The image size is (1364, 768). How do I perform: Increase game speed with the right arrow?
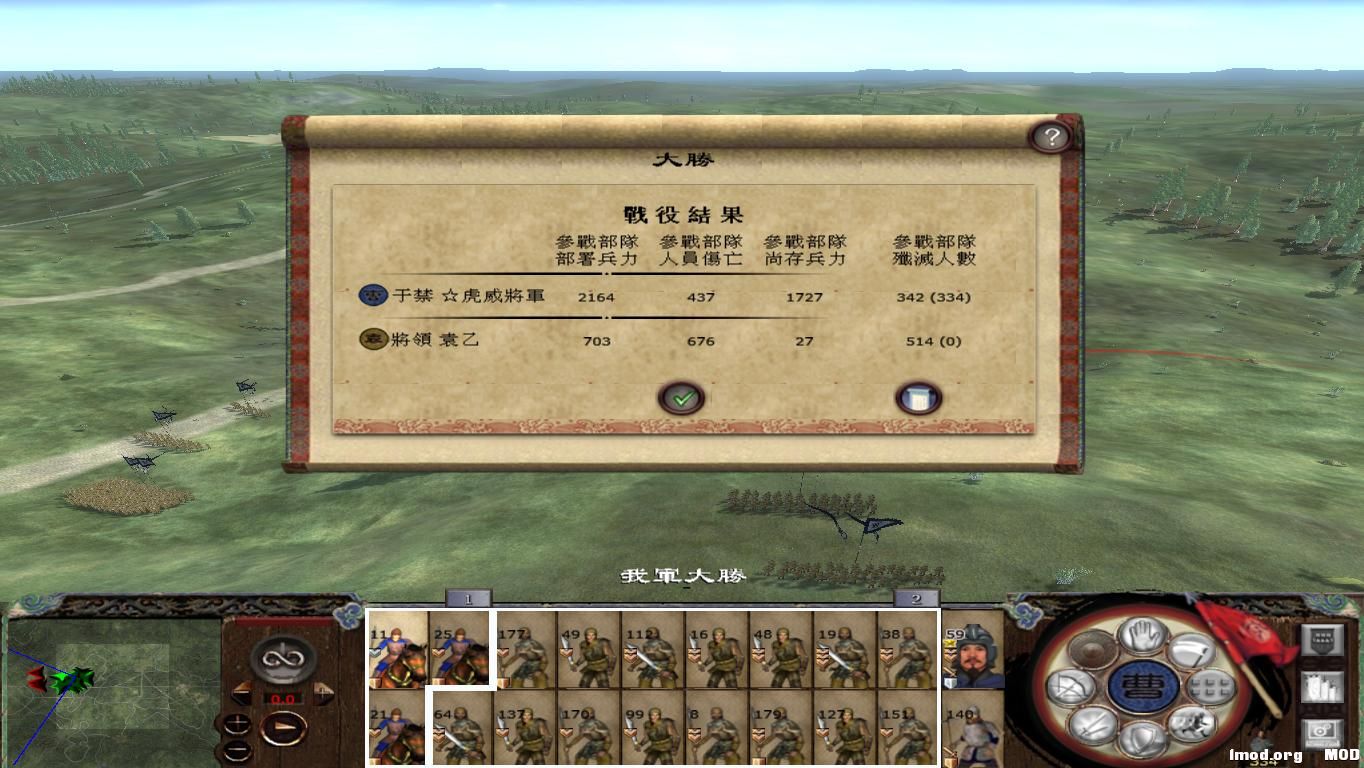click(x=322, y=693)
